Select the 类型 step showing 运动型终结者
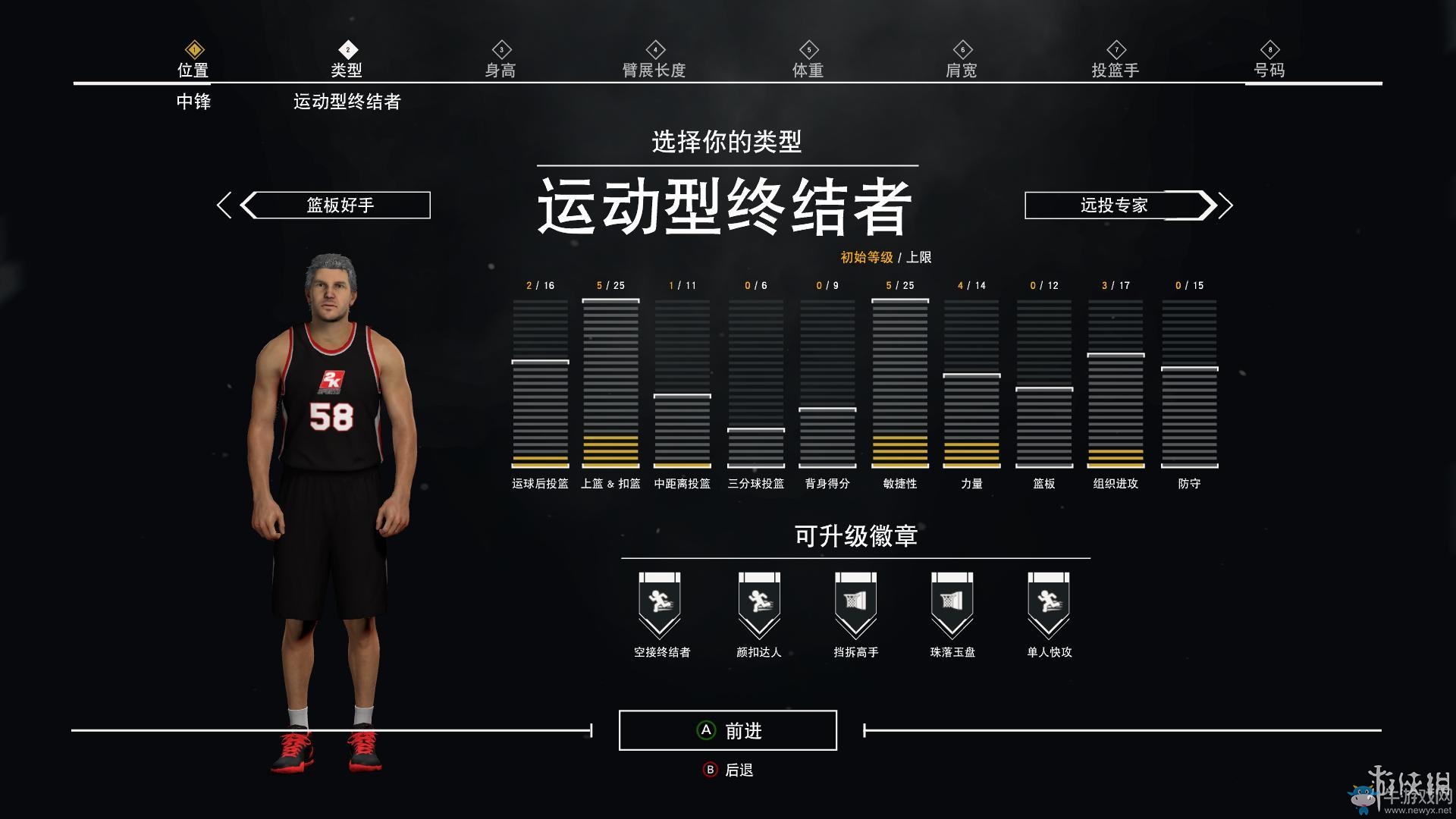 coord(347,68)
